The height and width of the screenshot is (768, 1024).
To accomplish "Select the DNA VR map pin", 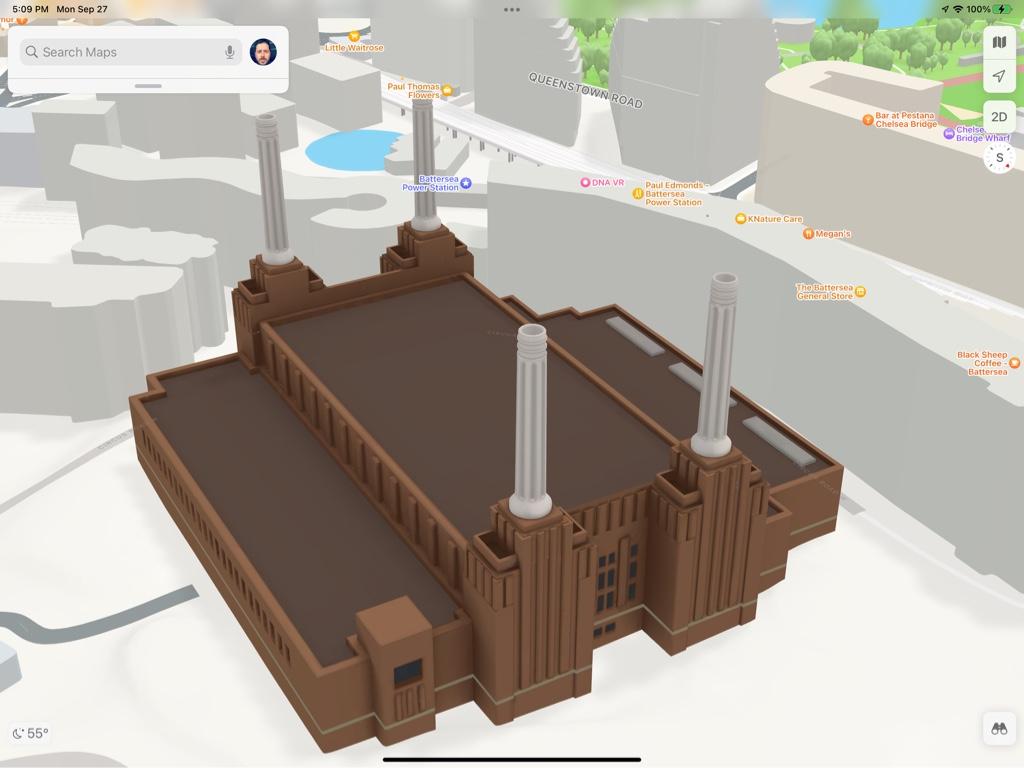I will [x=586, y=183].
